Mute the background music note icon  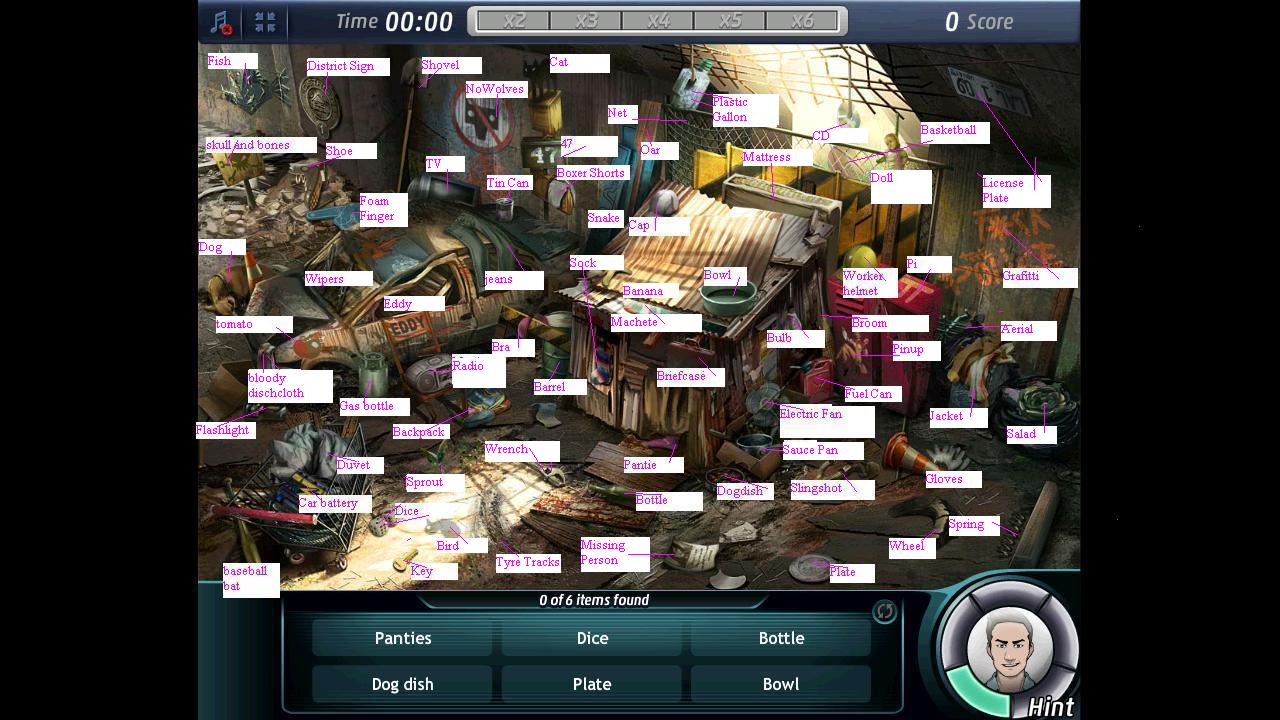pyautogui.click(x=222, y=21)
